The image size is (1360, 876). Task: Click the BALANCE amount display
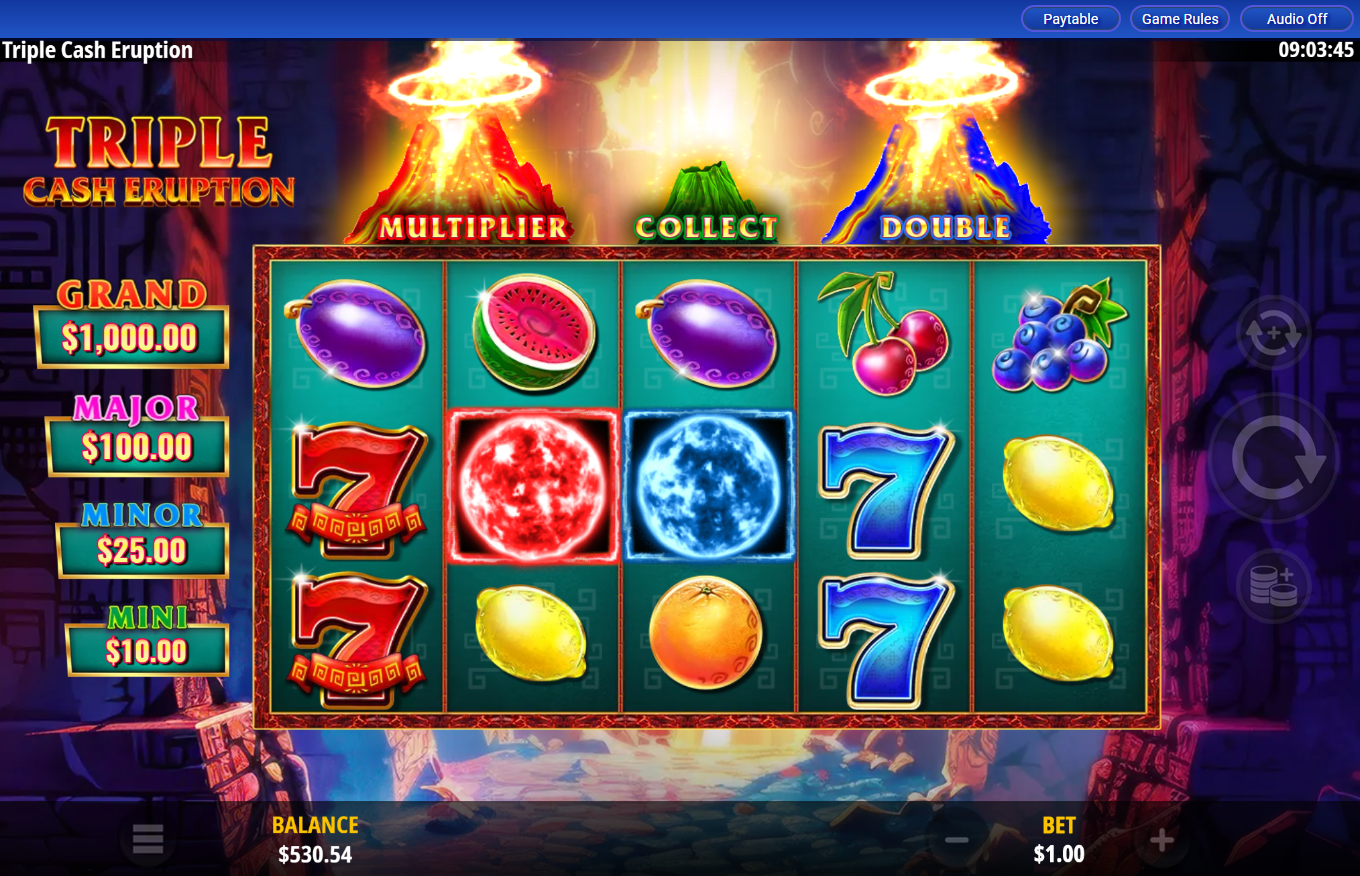(314, 855)
